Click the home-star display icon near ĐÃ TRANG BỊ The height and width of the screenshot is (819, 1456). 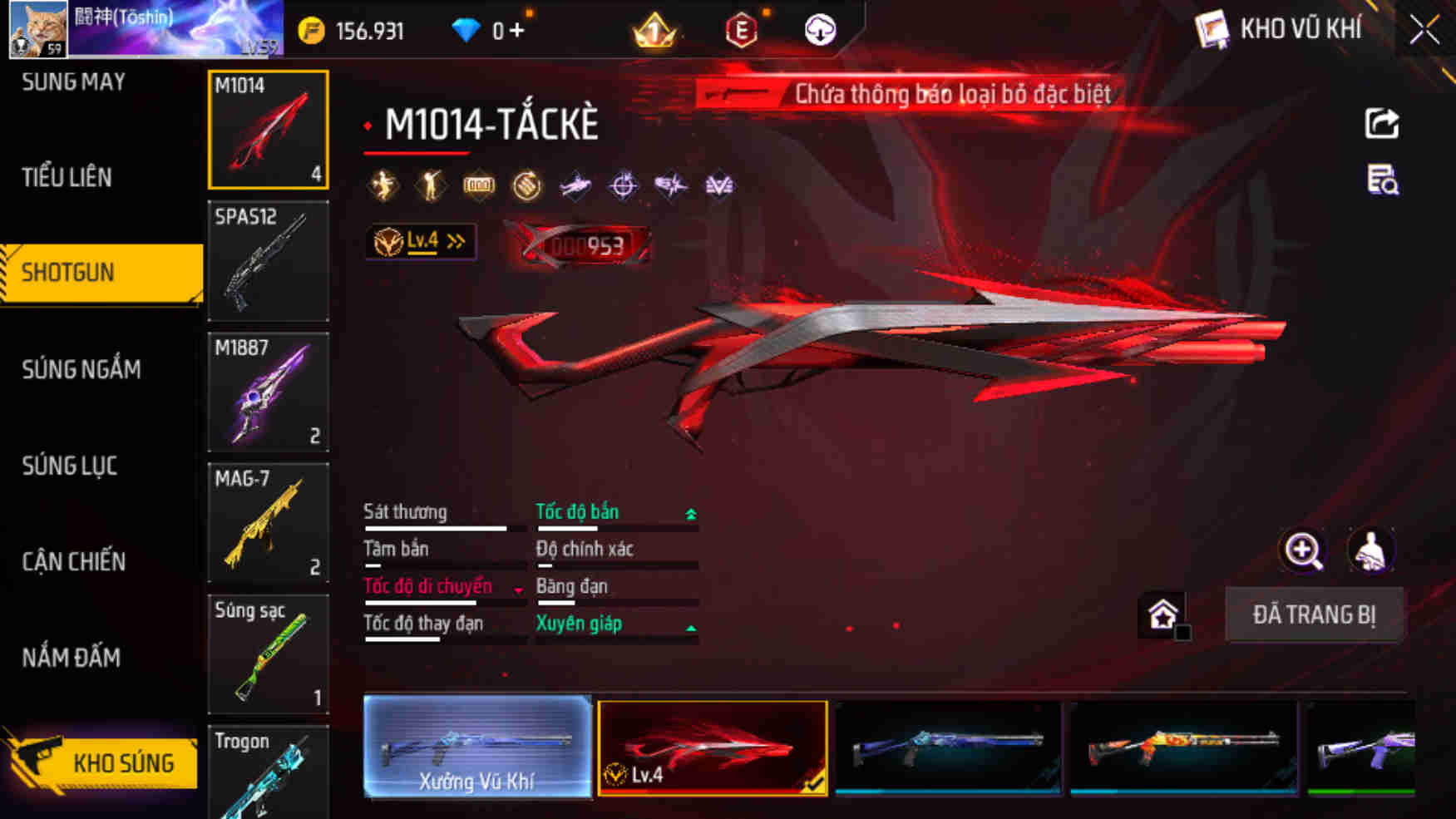pos(1164,614)
